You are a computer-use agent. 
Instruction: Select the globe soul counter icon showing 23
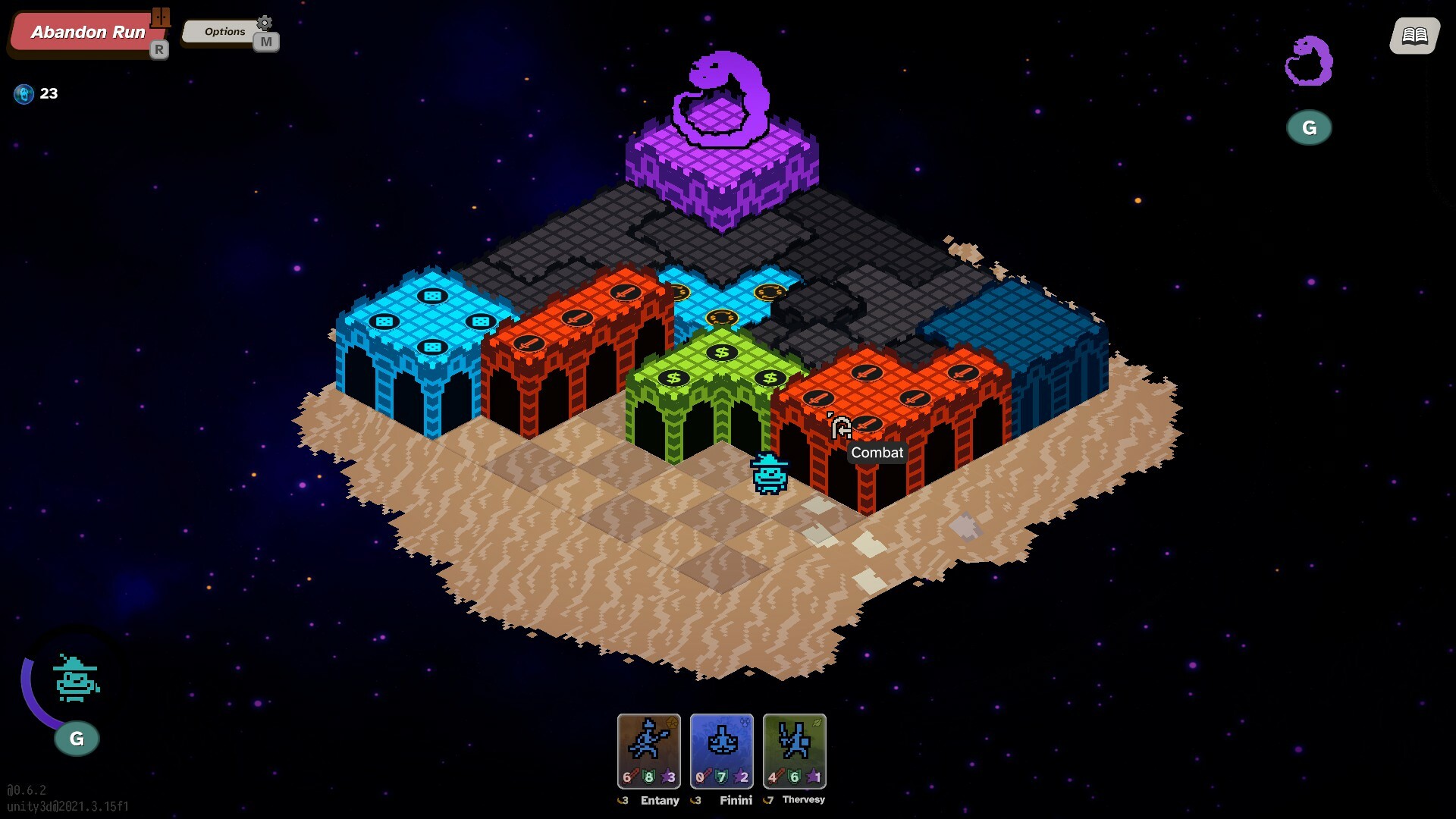pos(24,93)
